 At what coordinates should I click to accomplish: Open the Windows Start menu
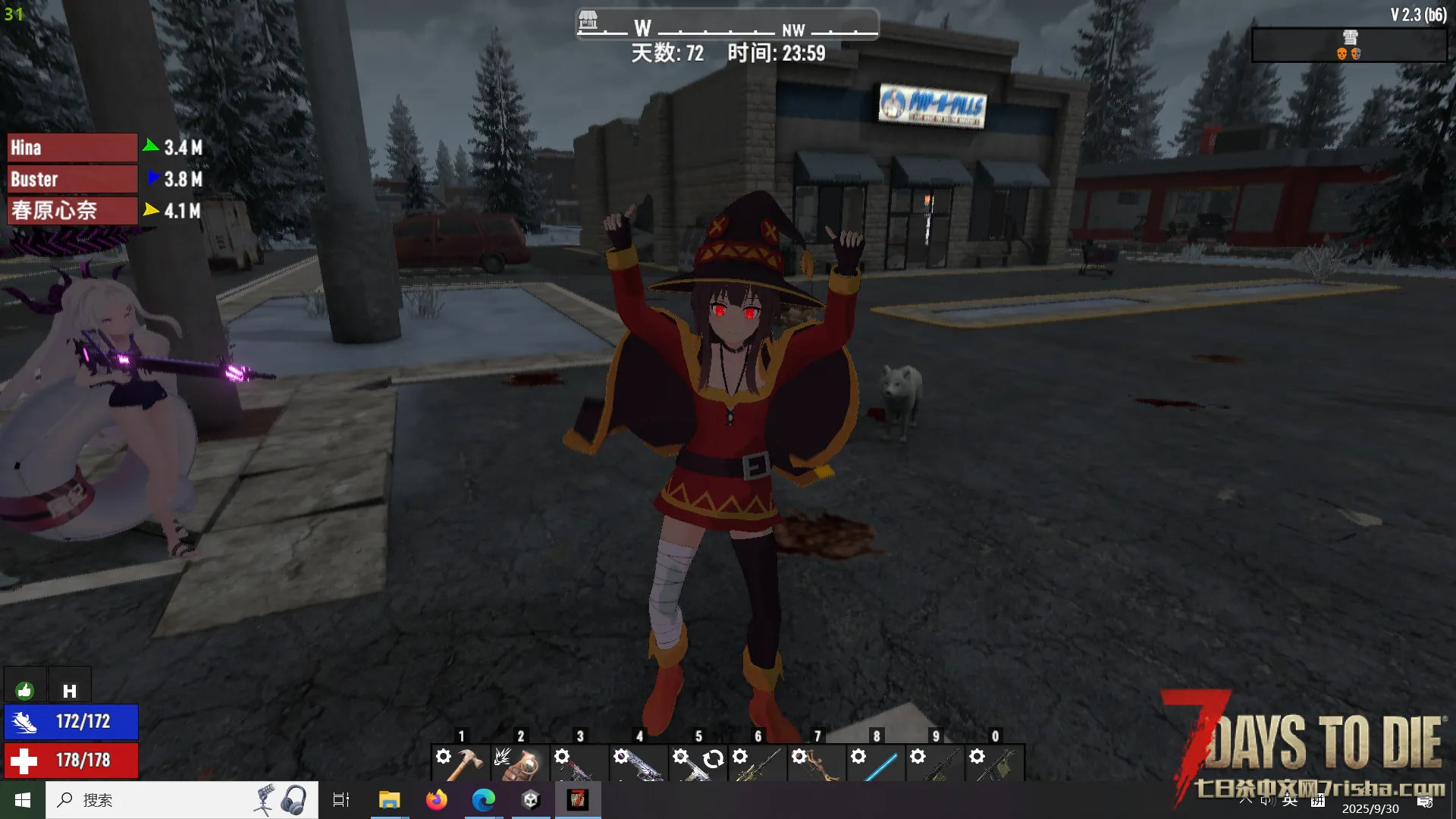click(x=23, y=800)
